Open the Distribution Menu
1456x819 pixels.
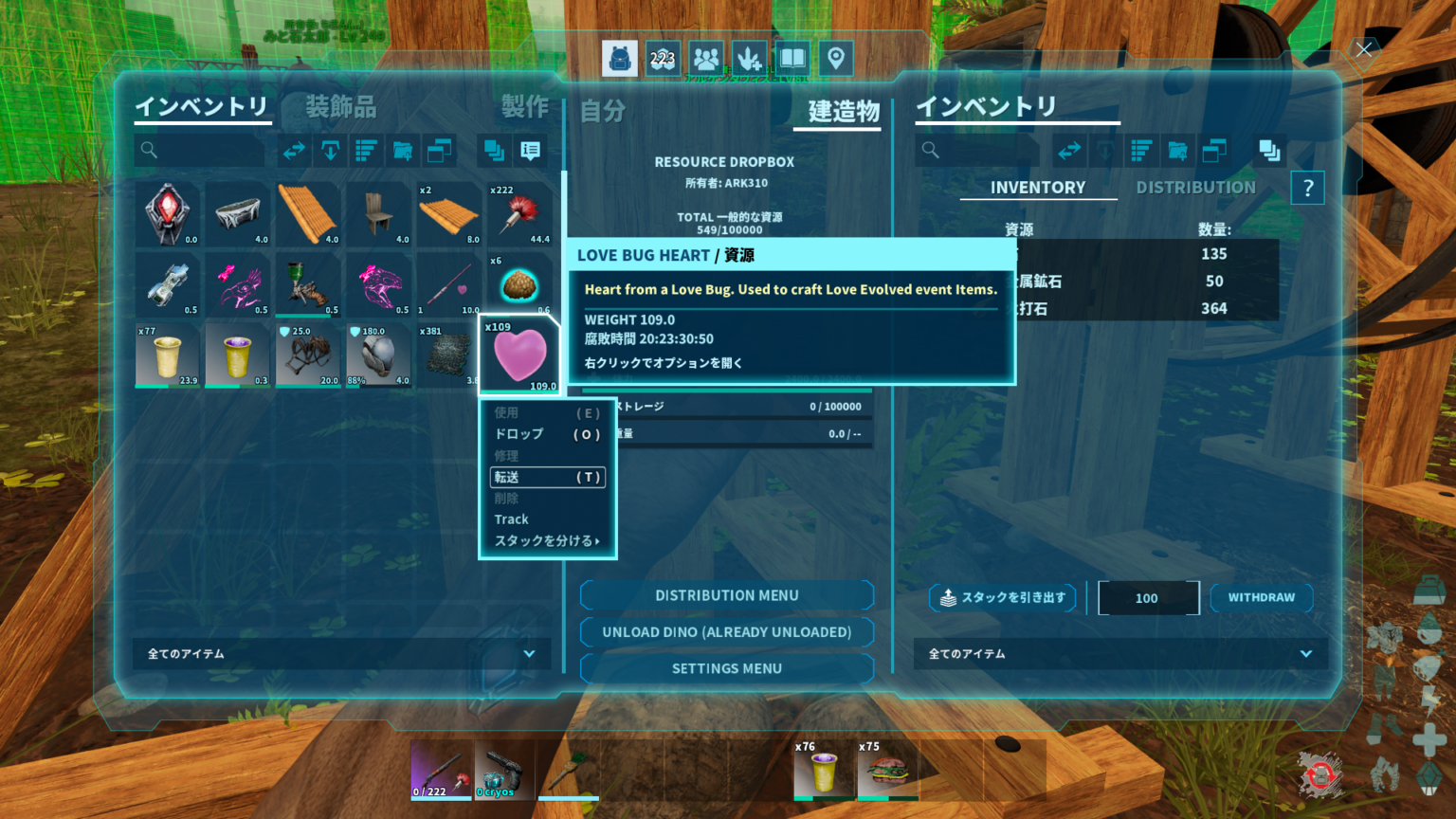[726, 595]
